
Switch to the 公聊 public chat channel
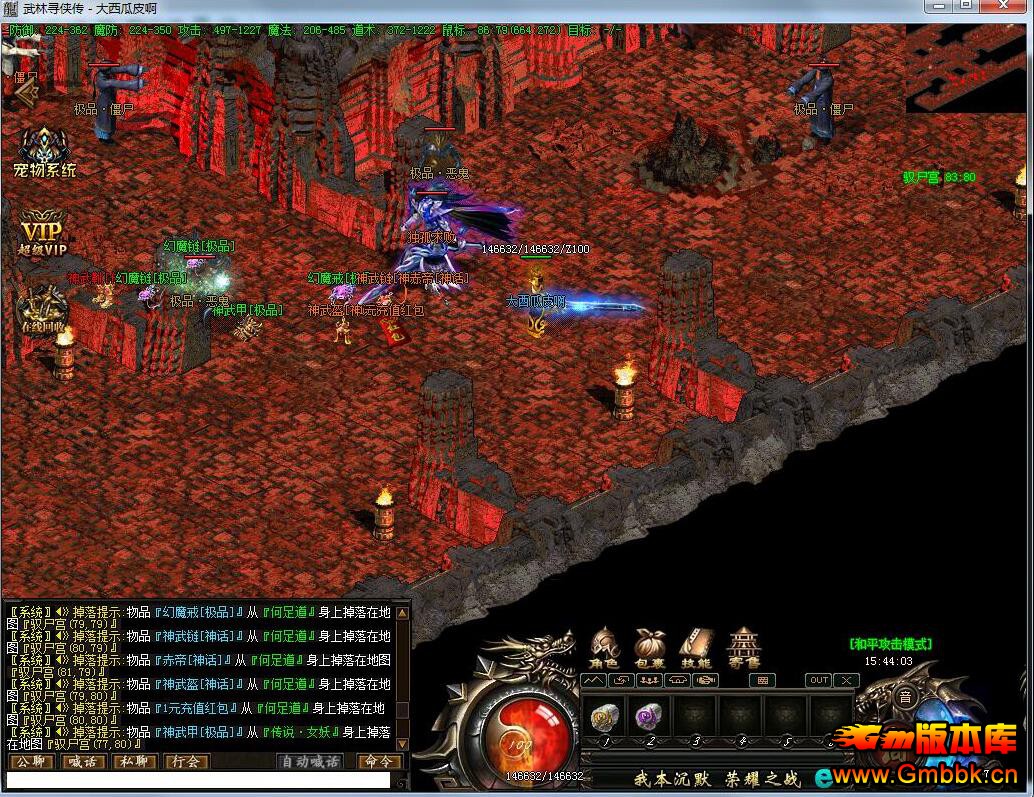pos(30,762)
